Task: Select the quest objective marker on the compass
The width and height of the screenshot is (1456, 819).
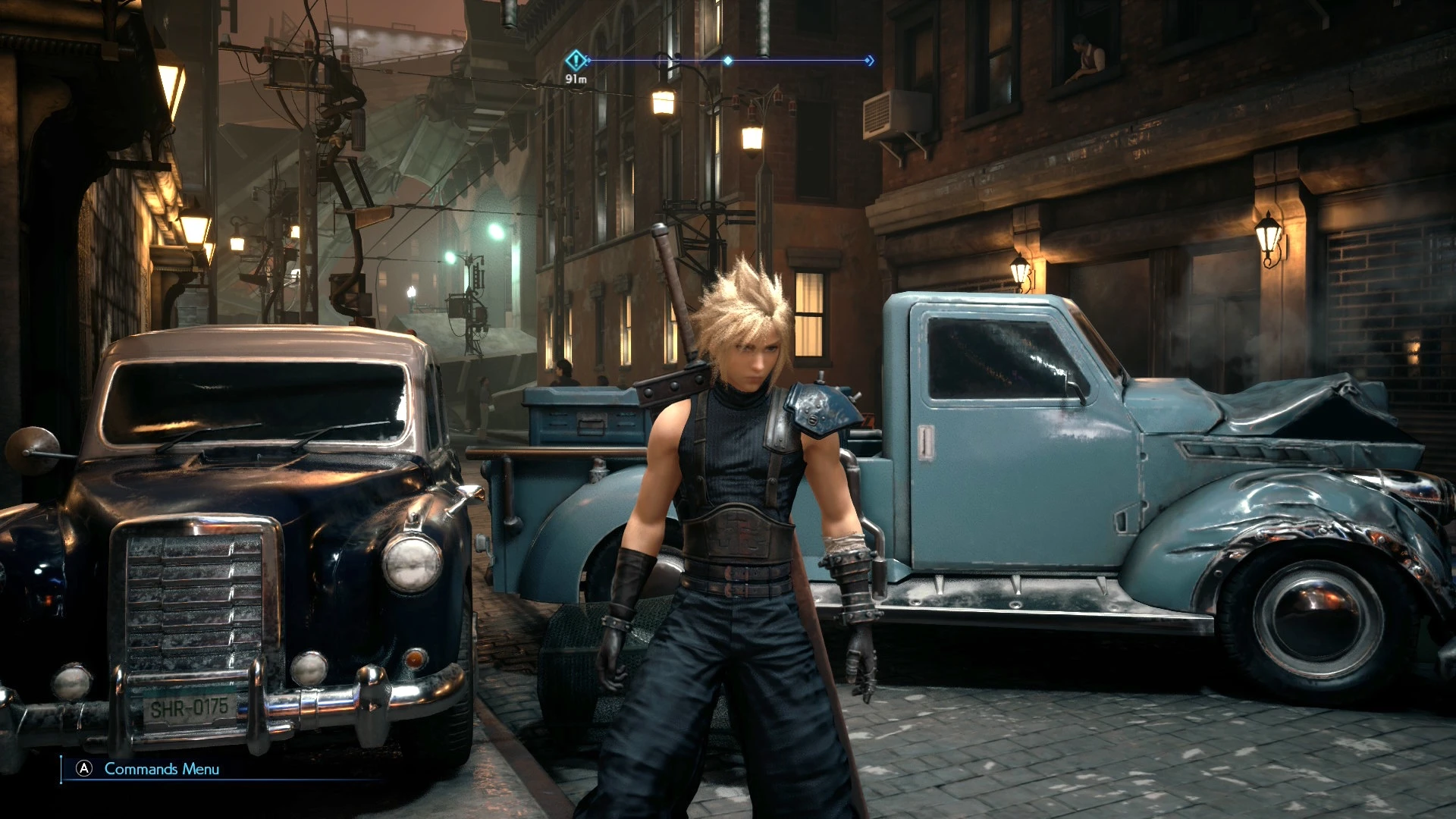Action: pos(576,59)
